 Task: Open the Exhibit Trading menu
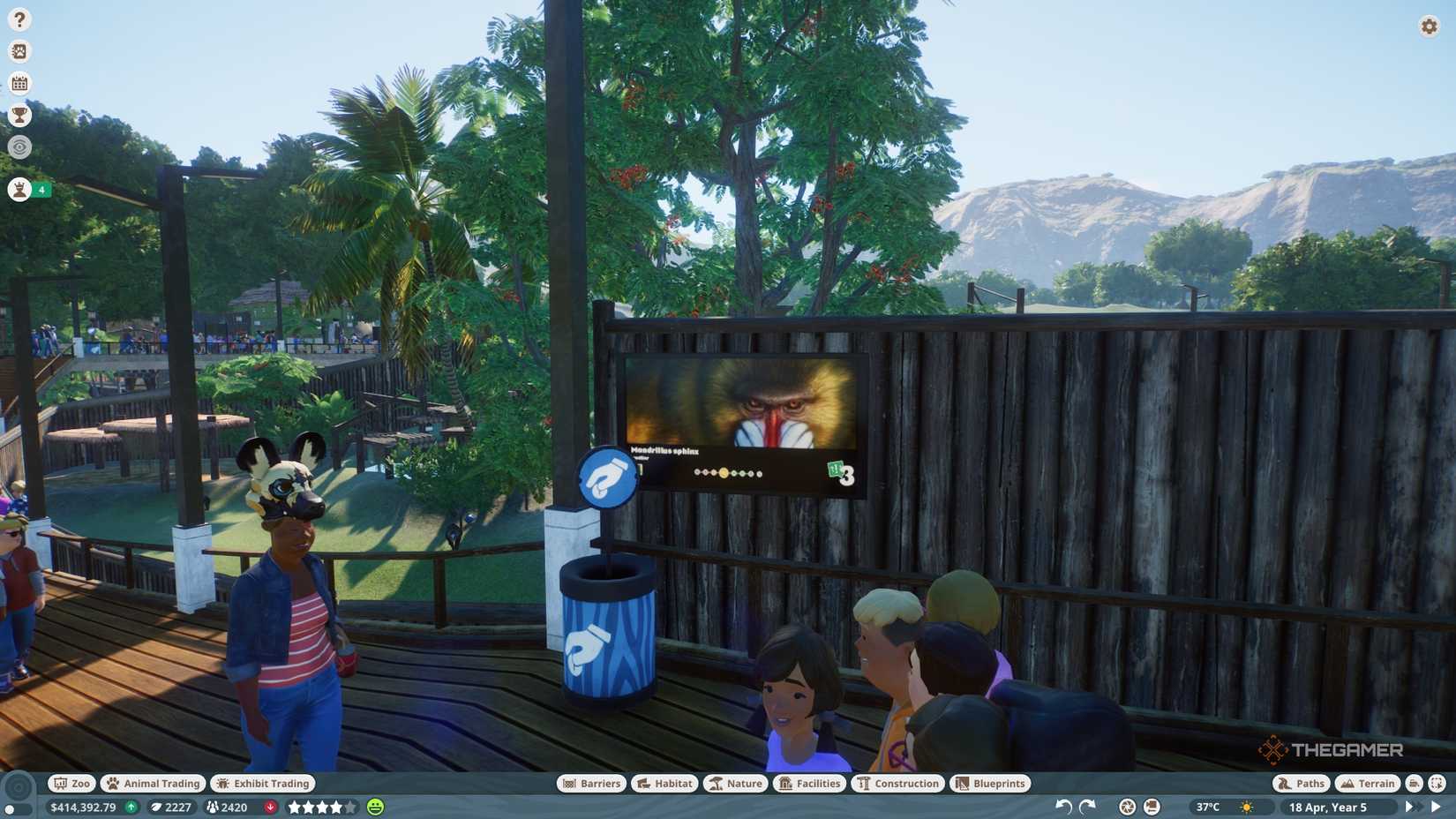pyautogui.click(x=262, y=783)
